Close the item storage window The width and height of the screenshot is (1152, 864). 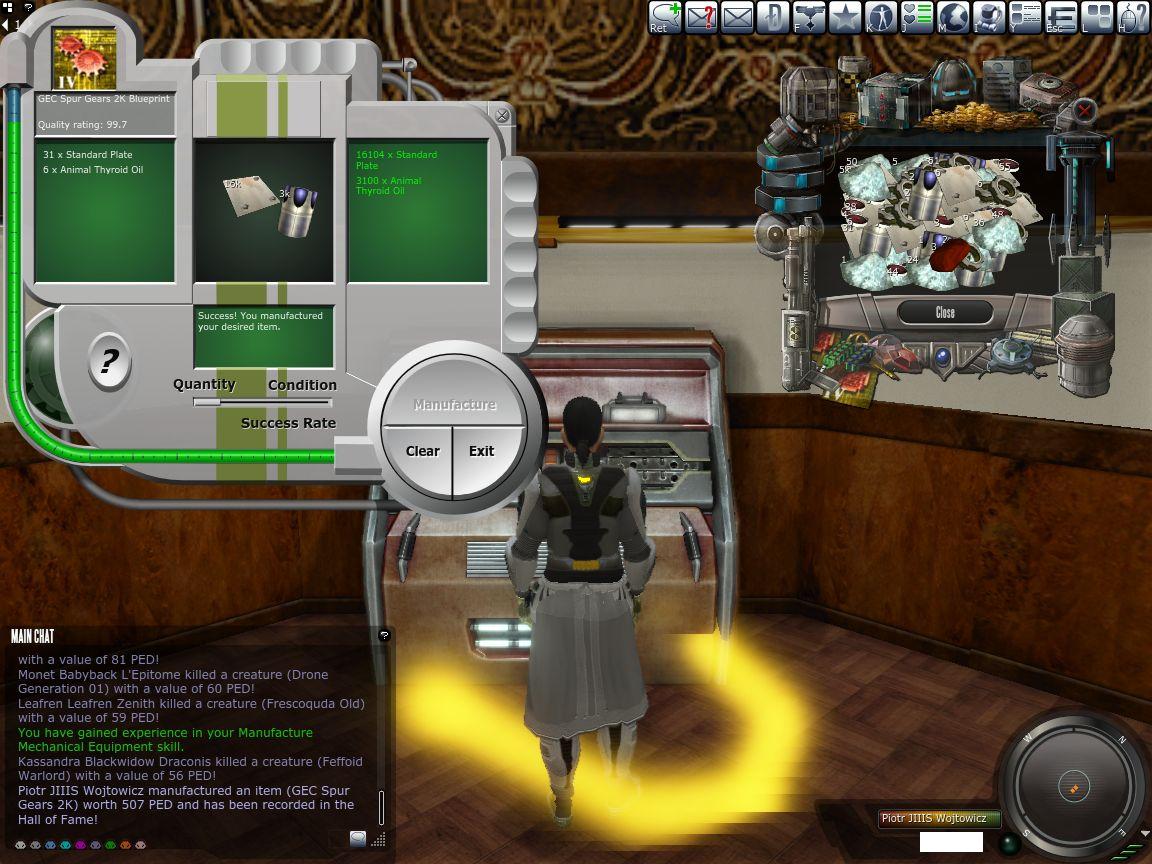[x=945, y=313]
